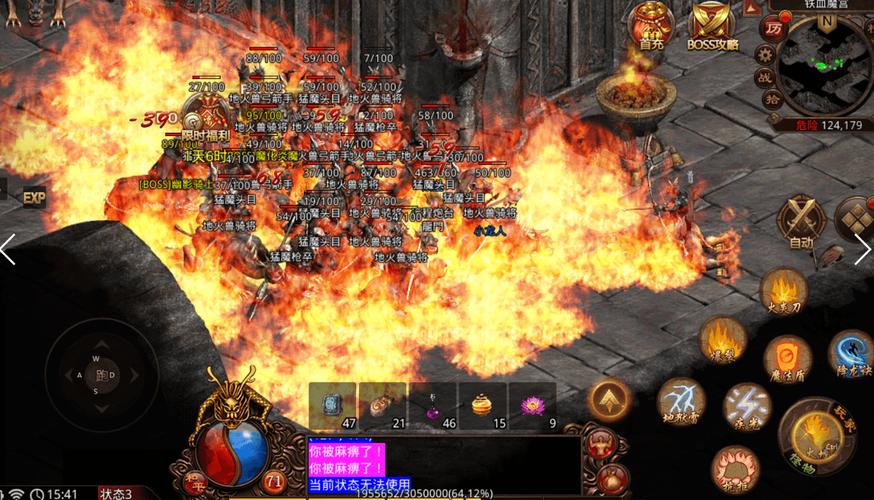The height and width of the screenshot is (500, 874).
Task: Tap the golden up-arrow button
Action: tap(610, 399)
